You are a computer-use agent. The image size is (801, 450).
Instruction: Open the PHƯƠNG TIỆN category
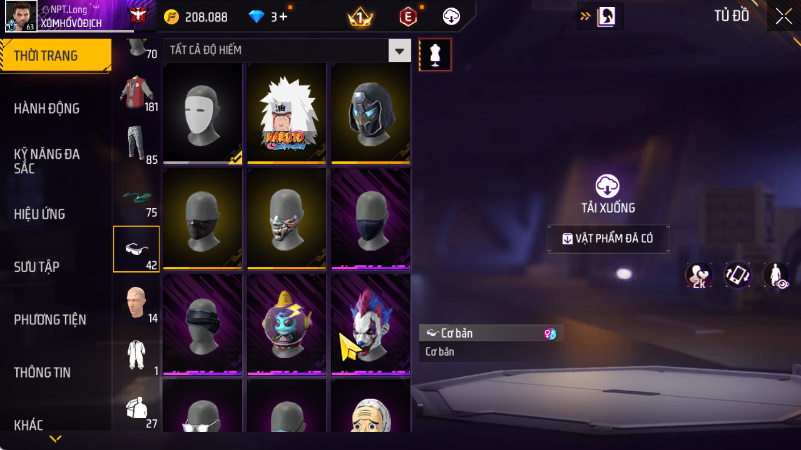coord(50,319)
